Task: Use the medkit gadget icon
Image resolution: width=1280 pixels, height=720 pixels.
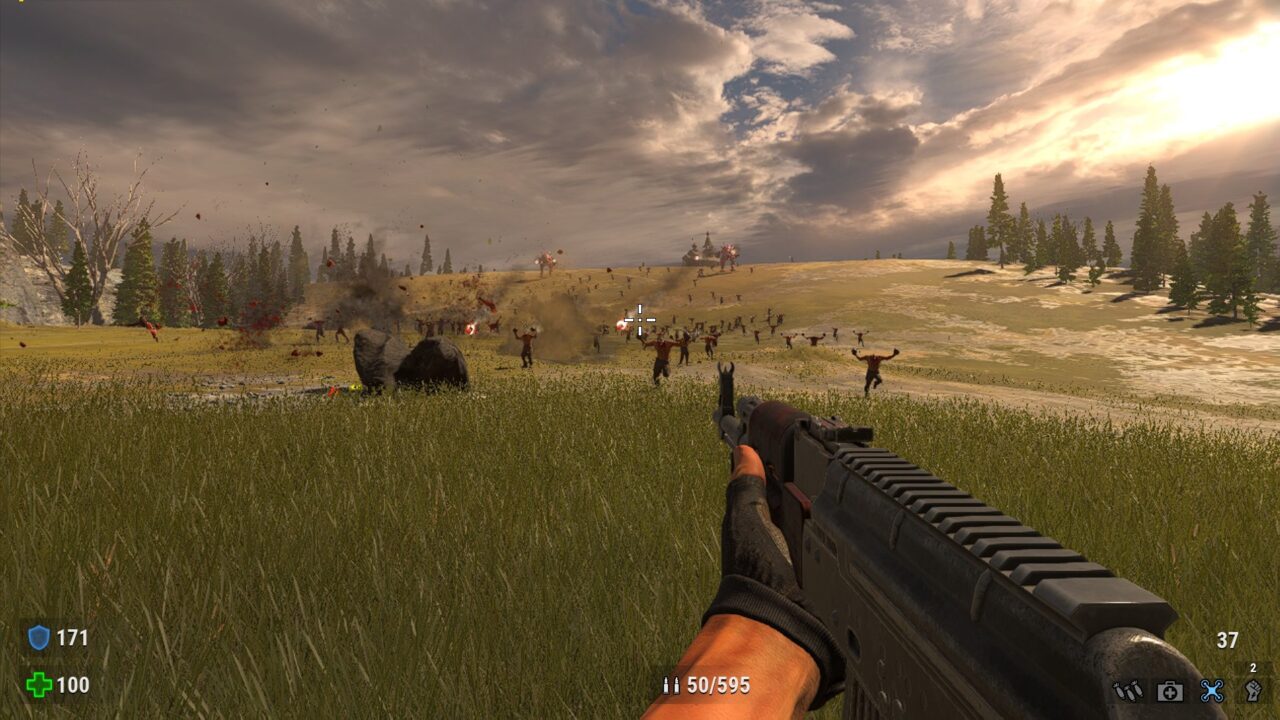Action: (x=1170, y=690)
